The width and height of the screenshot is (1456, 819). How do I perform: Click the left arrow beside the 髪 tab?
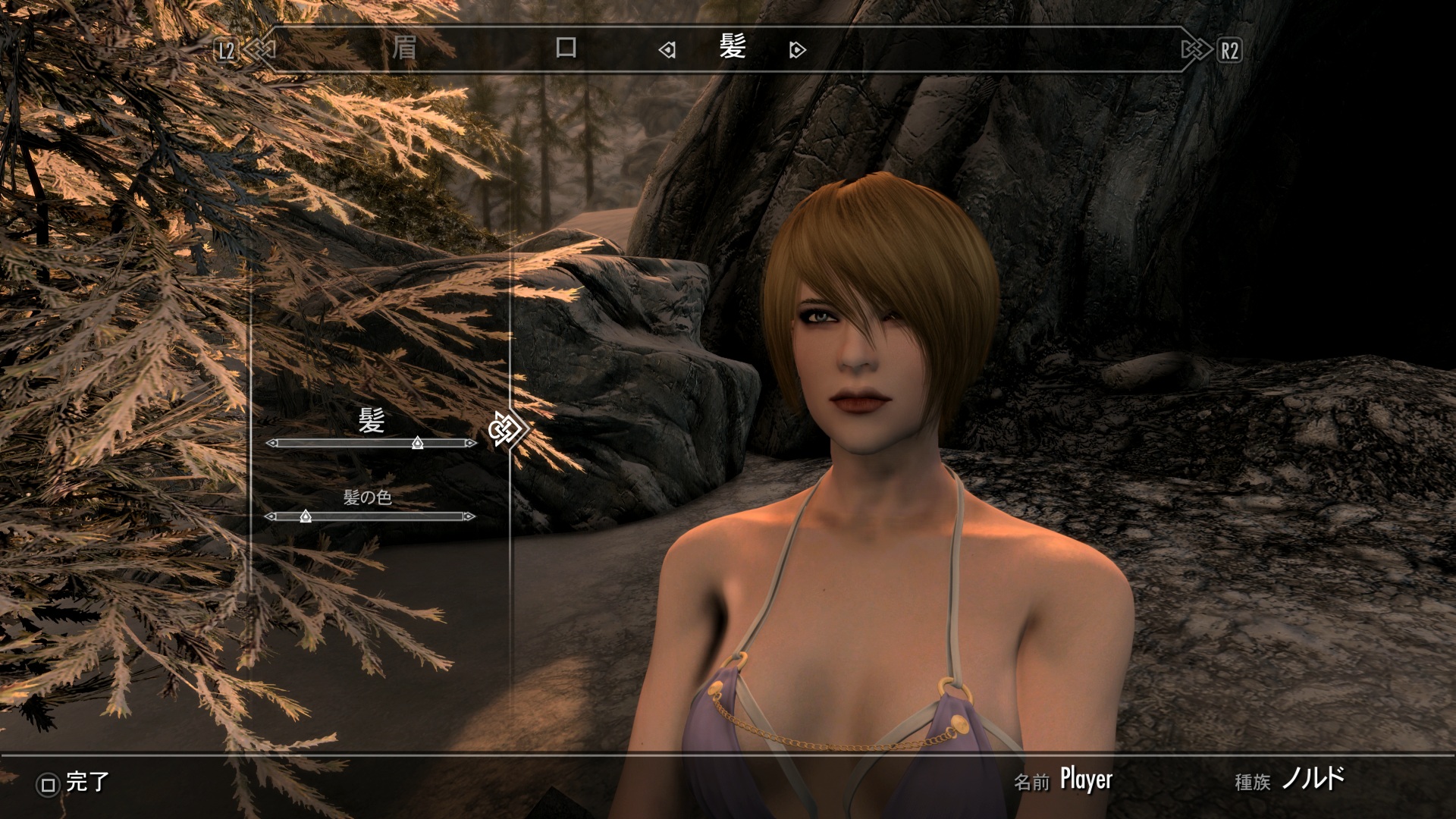[x=667, y=51]
